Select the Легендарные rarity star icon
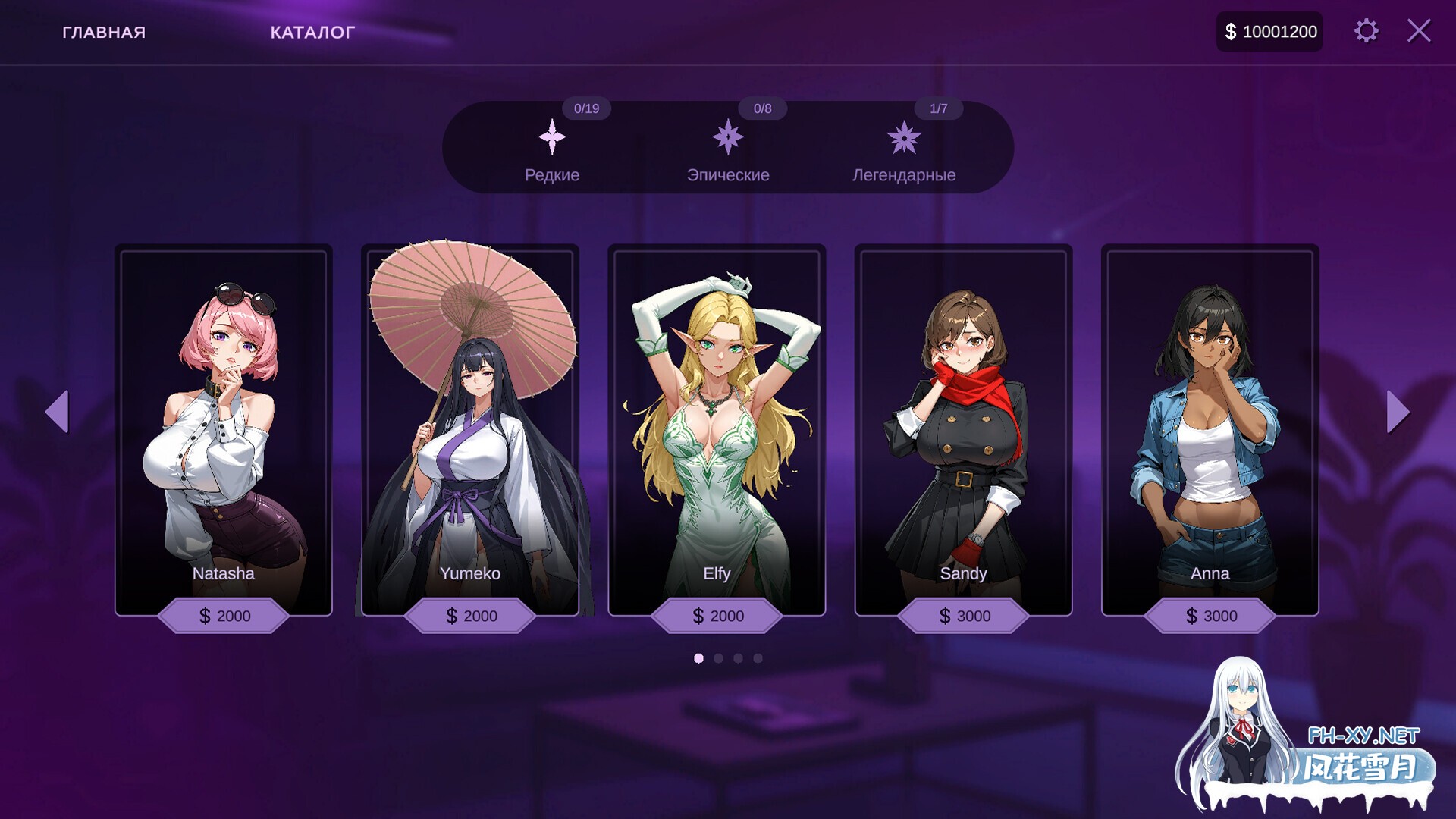Viewport: 1456px width, 819px height. pos(904,138)
